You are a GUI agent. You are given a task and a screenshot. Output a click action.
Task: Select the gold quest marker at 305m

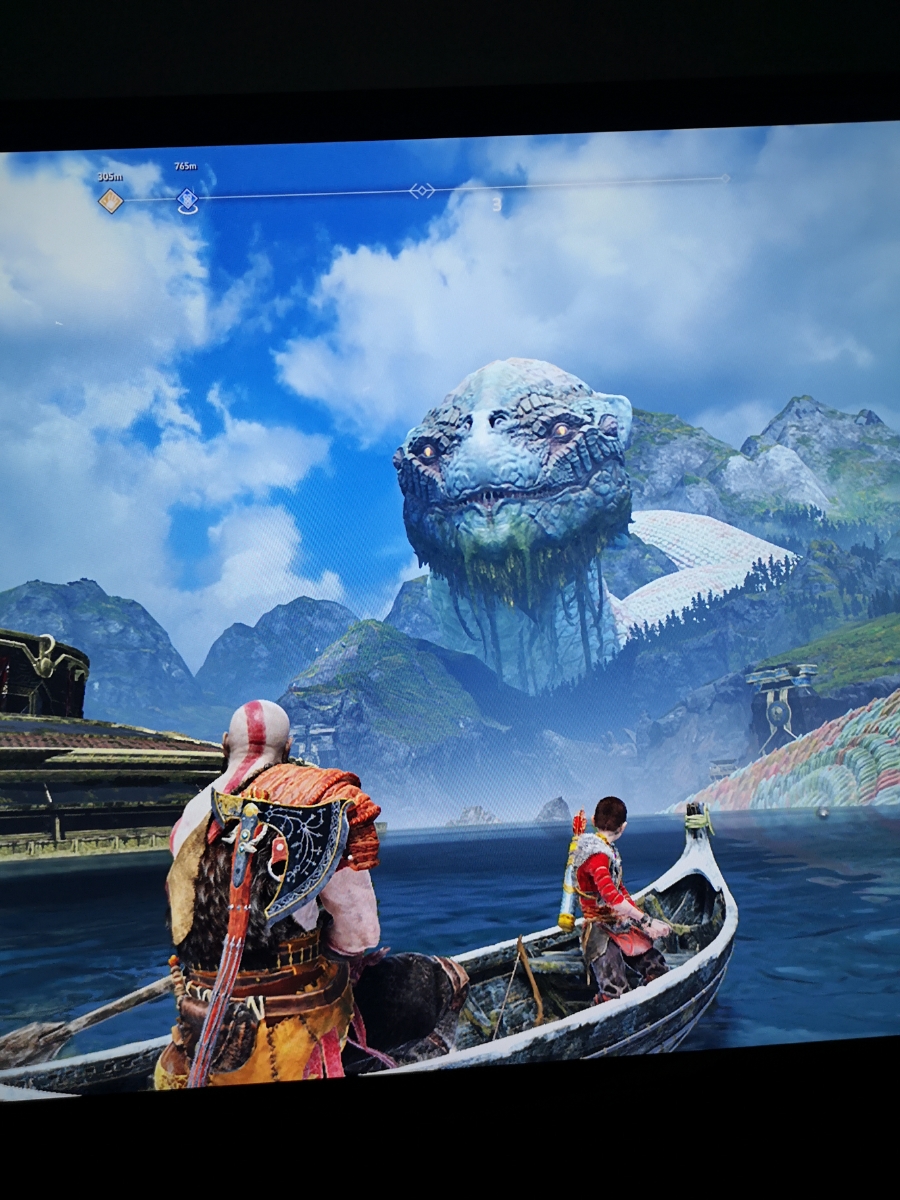pyautogui.click(x=110, y=201)
